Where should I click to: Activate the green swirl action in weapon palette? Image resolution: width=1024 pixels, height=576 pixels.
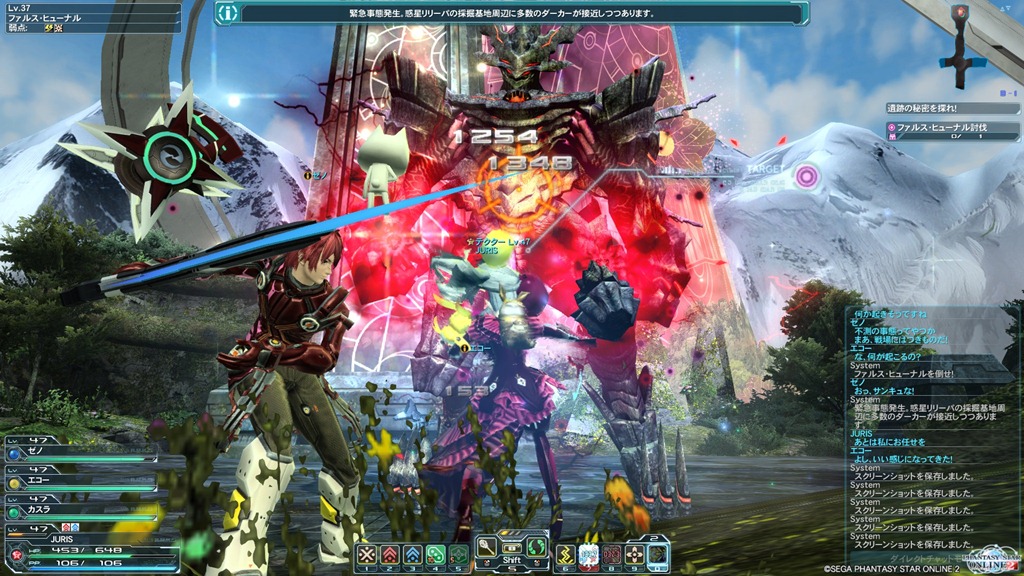(x=536, y=546)
